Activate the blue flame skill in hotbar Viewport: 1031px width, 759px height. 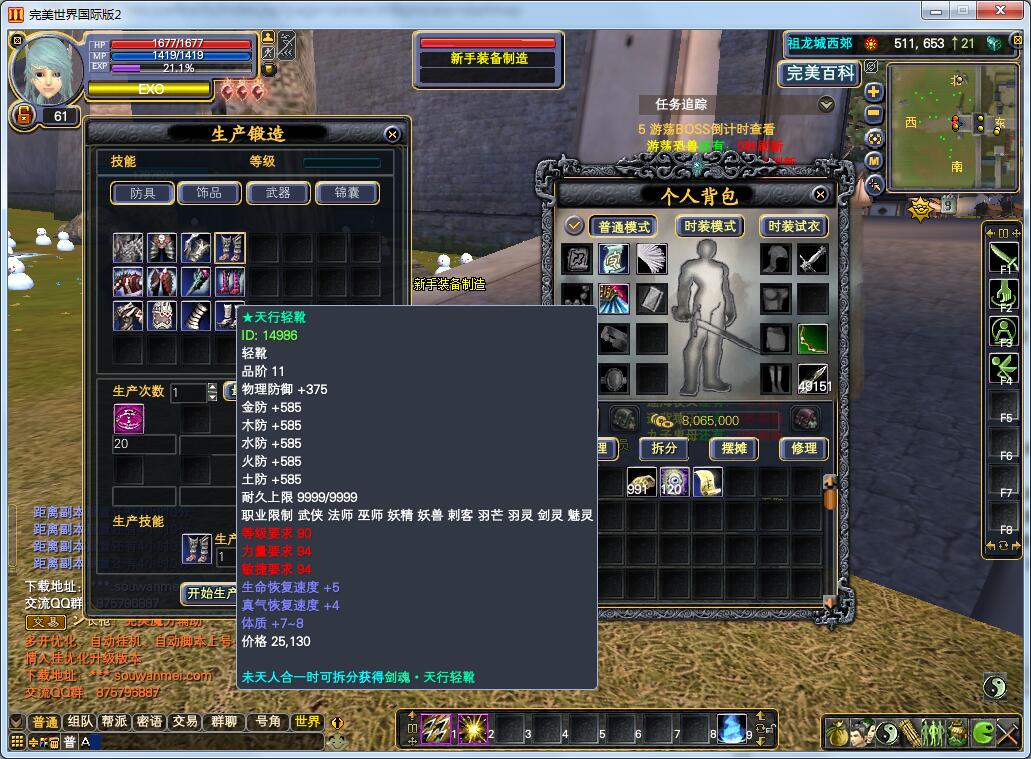(x=732, y=728)
